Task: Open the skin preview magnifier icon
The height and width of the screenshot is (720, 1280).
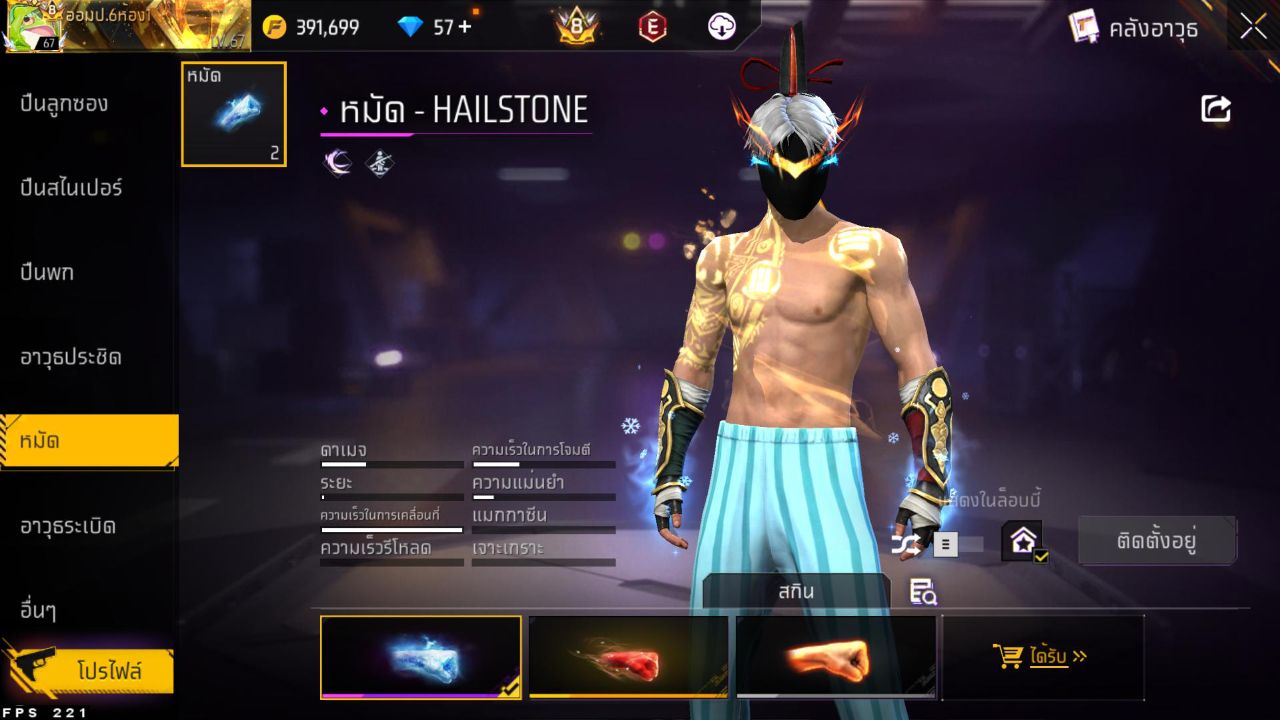Action: coord(923,592)
